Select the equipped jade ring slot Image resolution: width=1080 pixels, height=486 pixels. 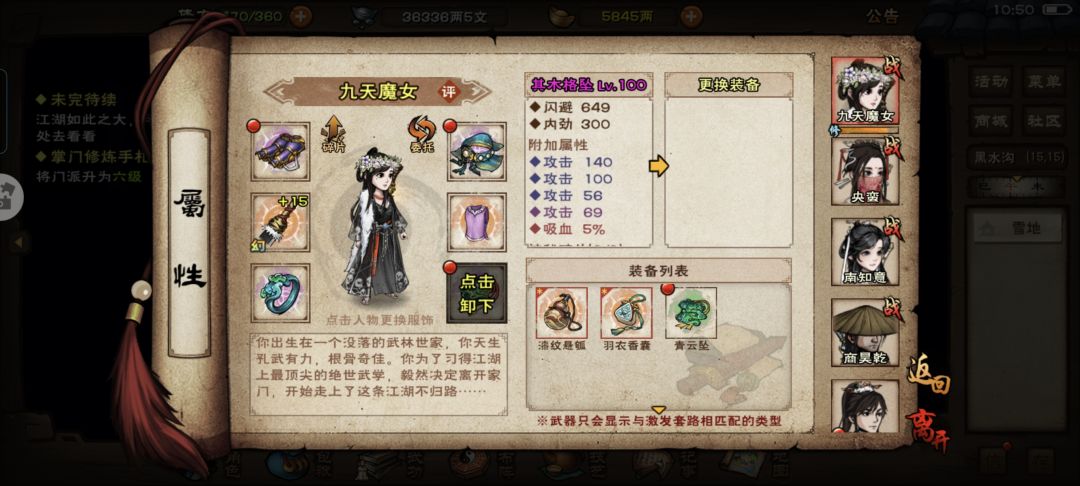(x=280, y=293)
